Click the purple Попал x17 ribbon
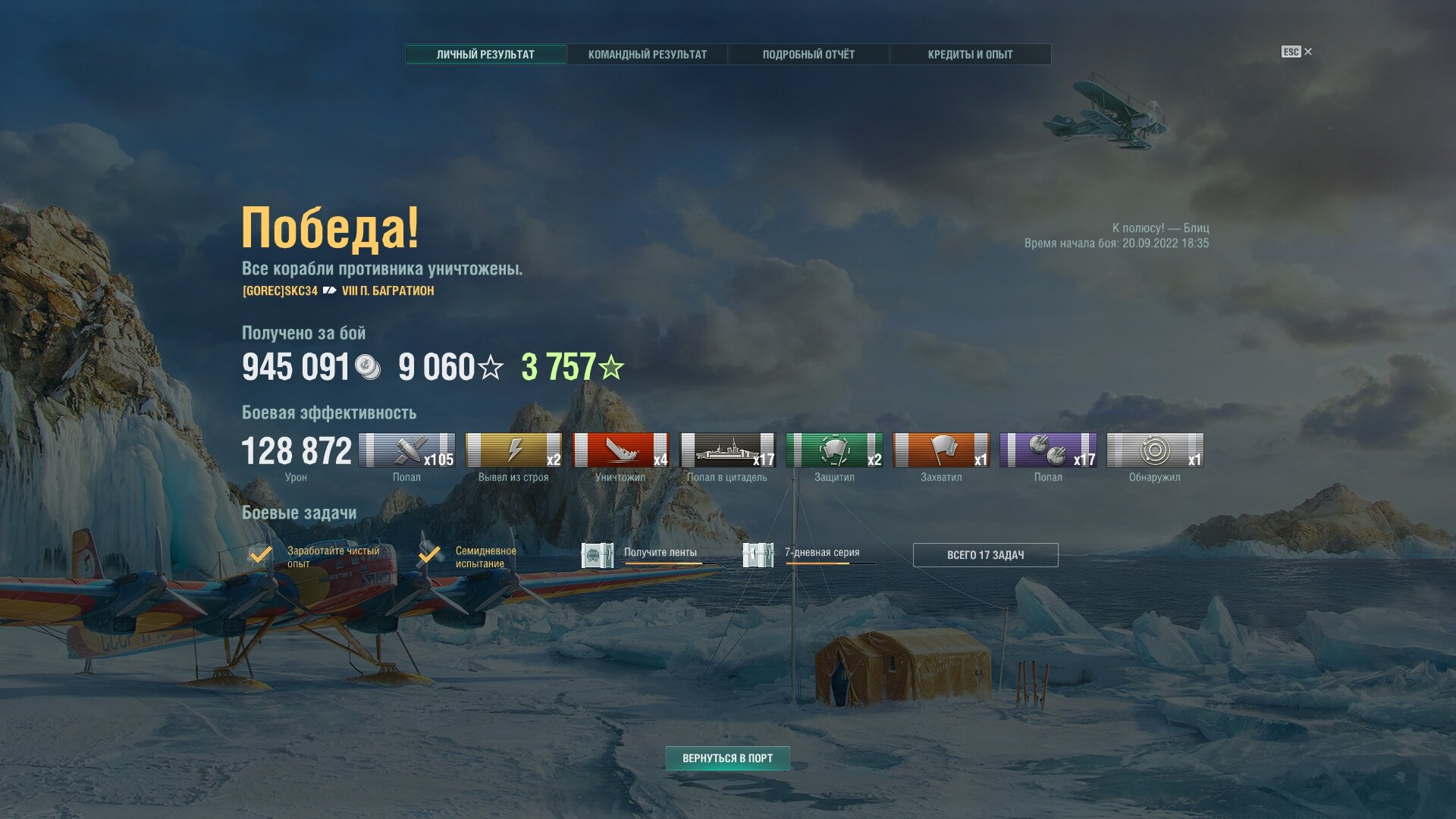This screenshot has width=1456, height=819. [x=1048, y=450]
